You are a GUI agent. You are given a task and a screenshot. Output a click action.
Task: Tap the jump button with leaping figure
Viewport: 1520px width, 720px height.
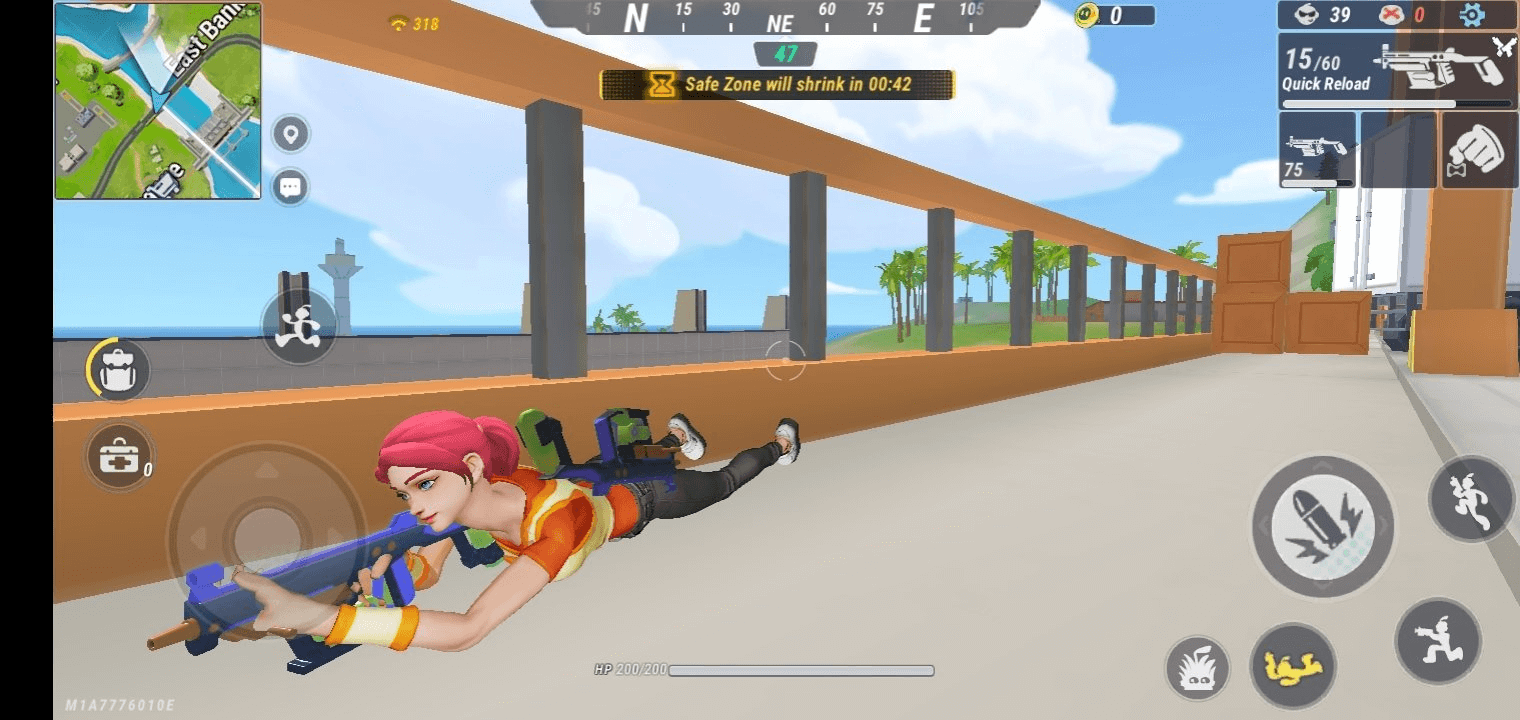[1471, 499]
